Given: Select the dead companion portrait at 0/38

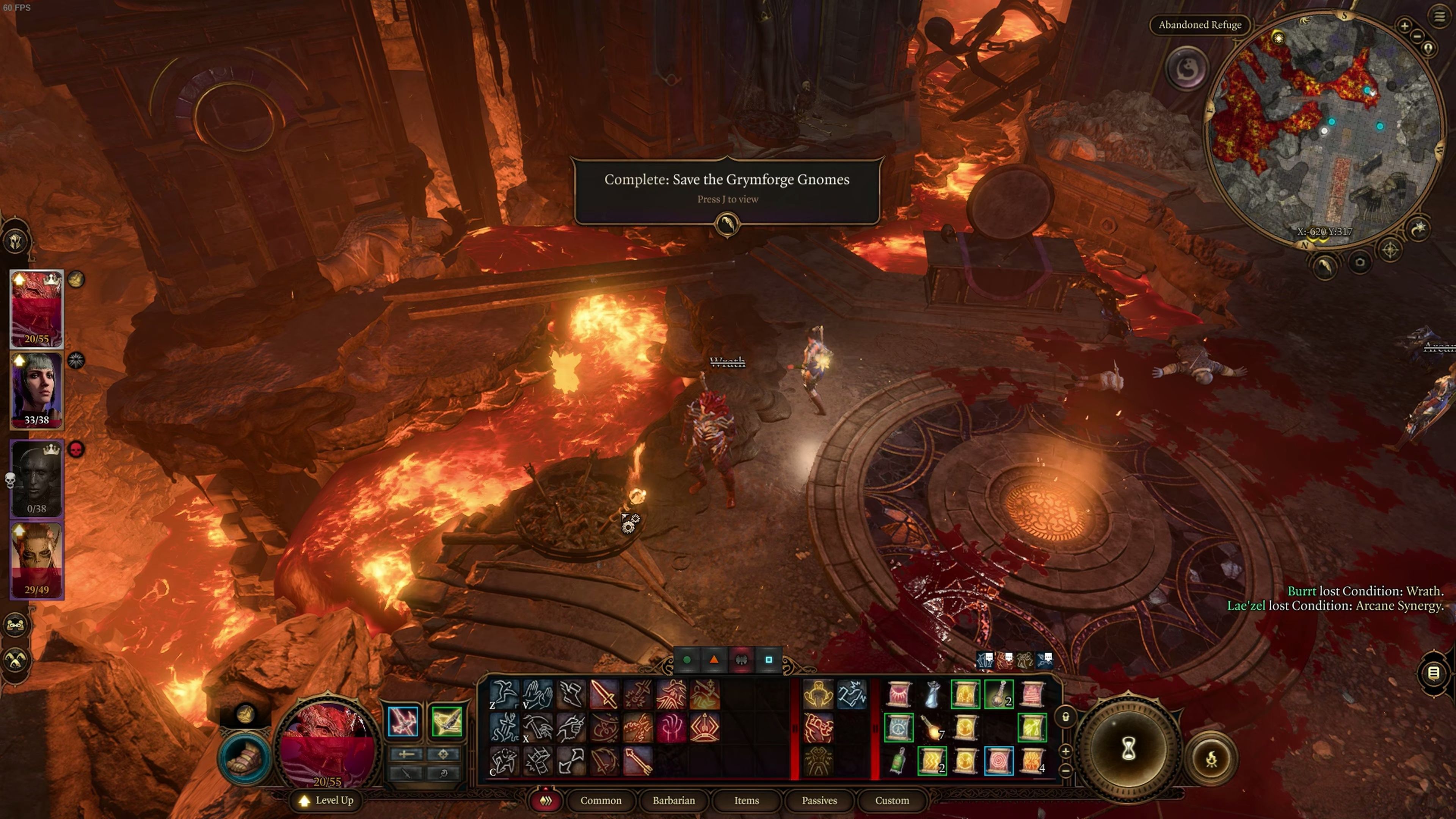Looking at the screenshot, I should click(37, 478).
